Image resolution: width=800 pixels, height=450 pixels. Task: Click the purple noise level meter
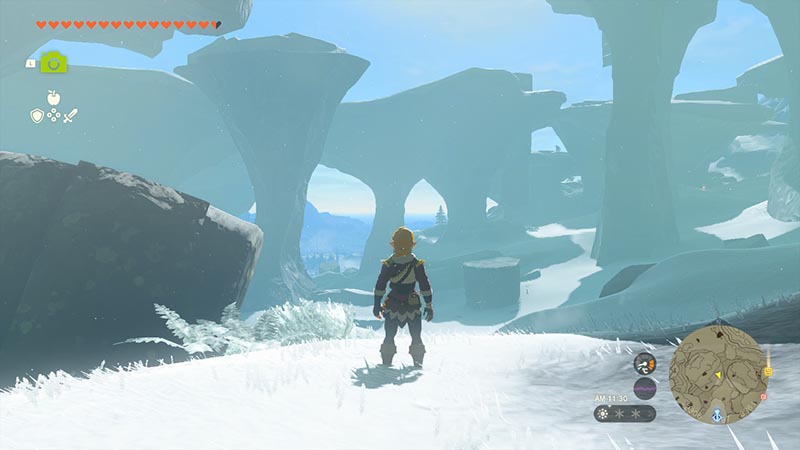click(644, 388)
